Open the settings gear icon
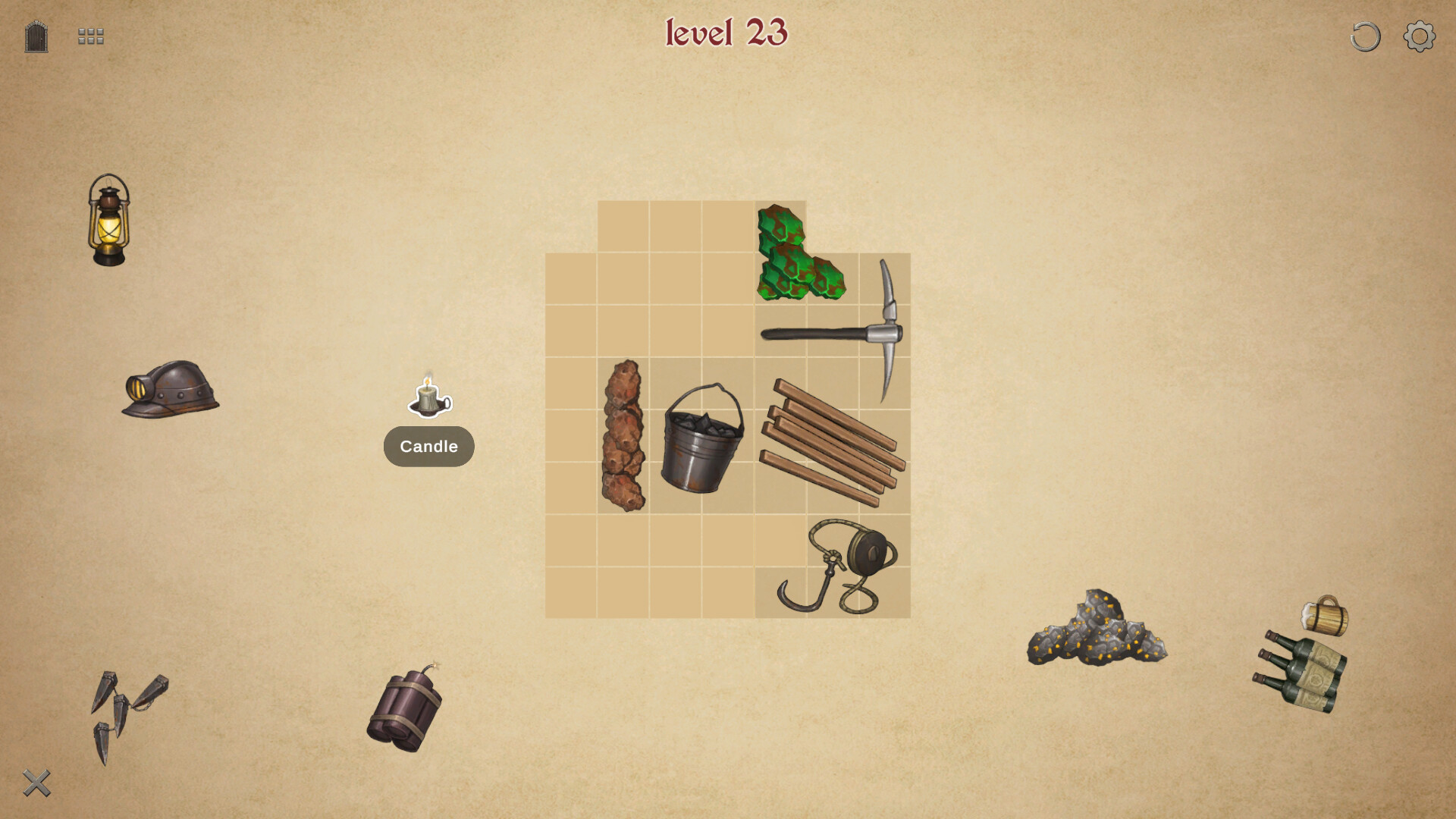This screenshot has height=819, width=1456. click(x=1417, y=36)
